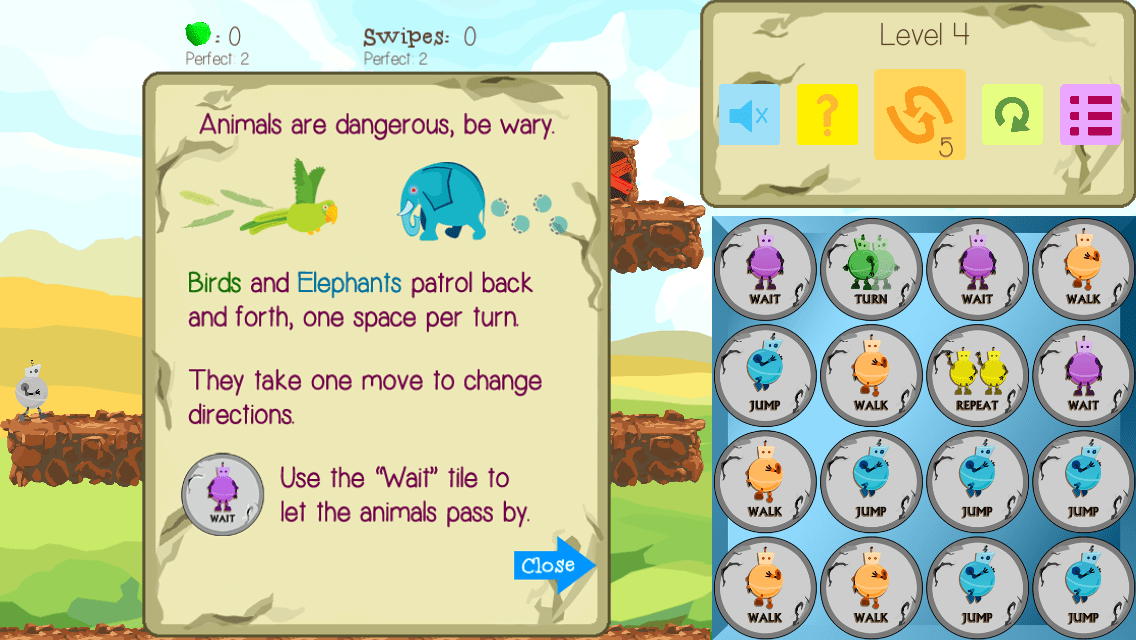Open the pink level list menu
1136x640 pixels.
[1090, 115]
